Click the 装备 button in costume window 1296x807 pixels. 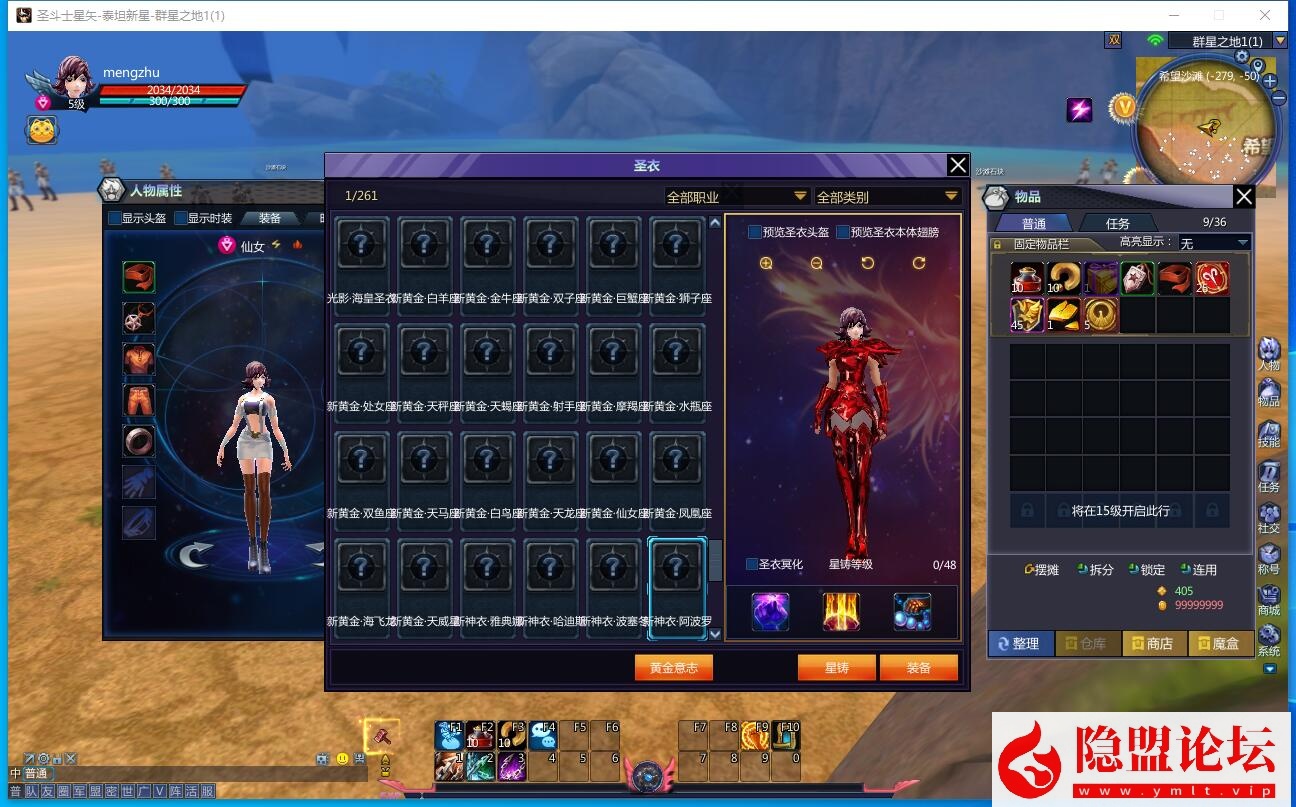coord(919,667)
